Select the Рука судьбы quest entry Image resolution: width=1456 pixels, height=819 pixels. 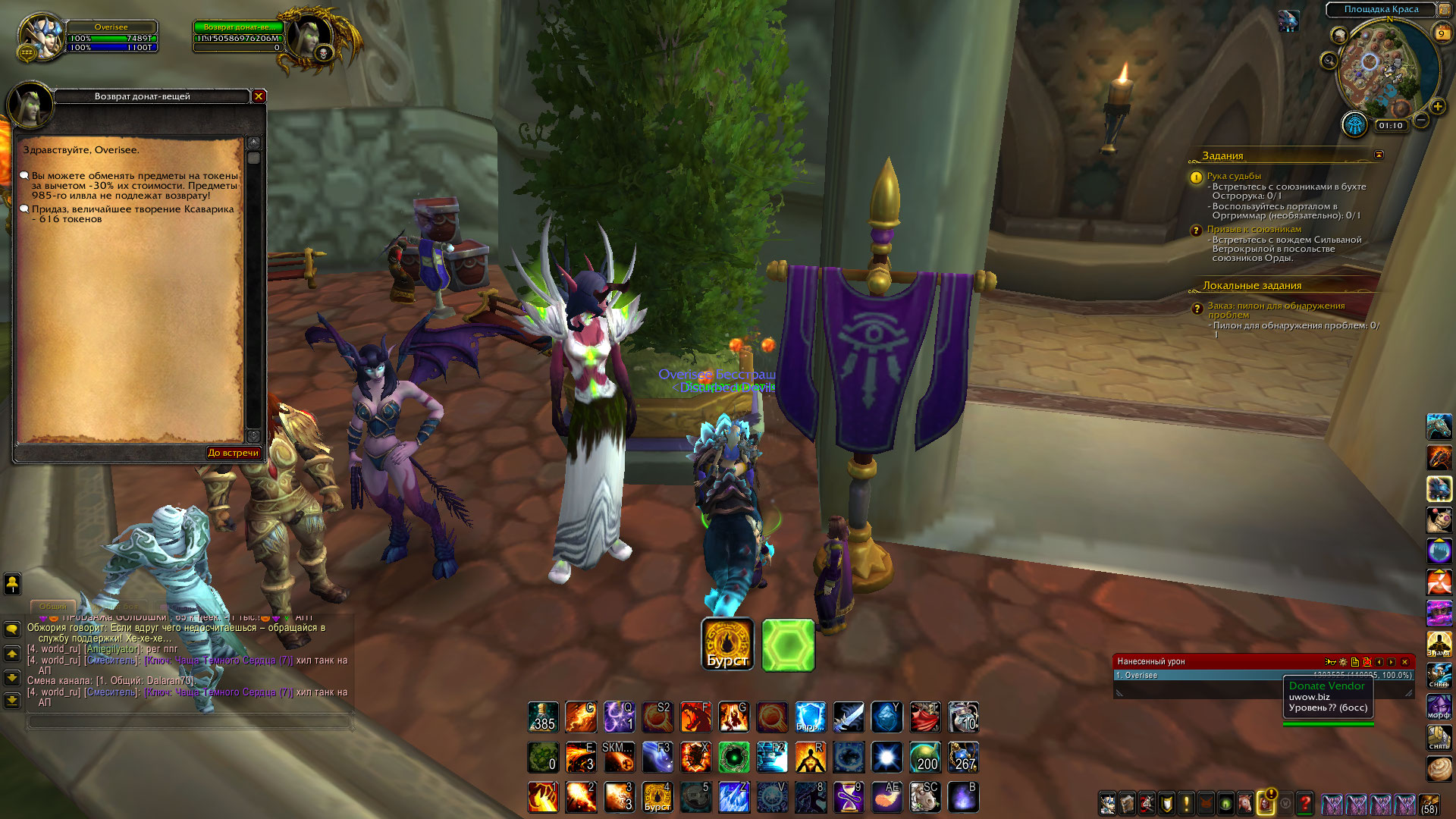(1234, 176)
